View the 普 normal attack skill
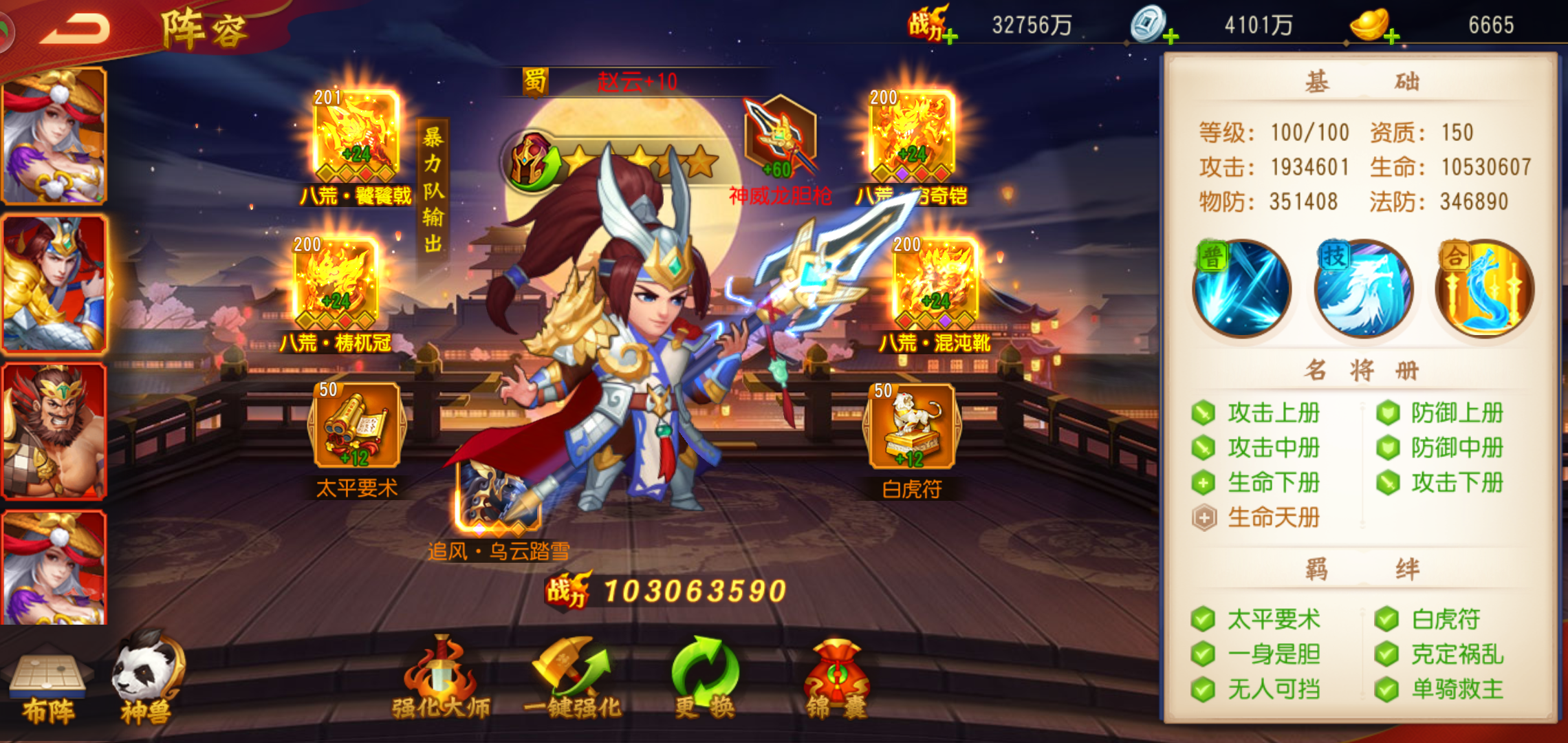1568x743 pixels. (x=1242, y=289)
